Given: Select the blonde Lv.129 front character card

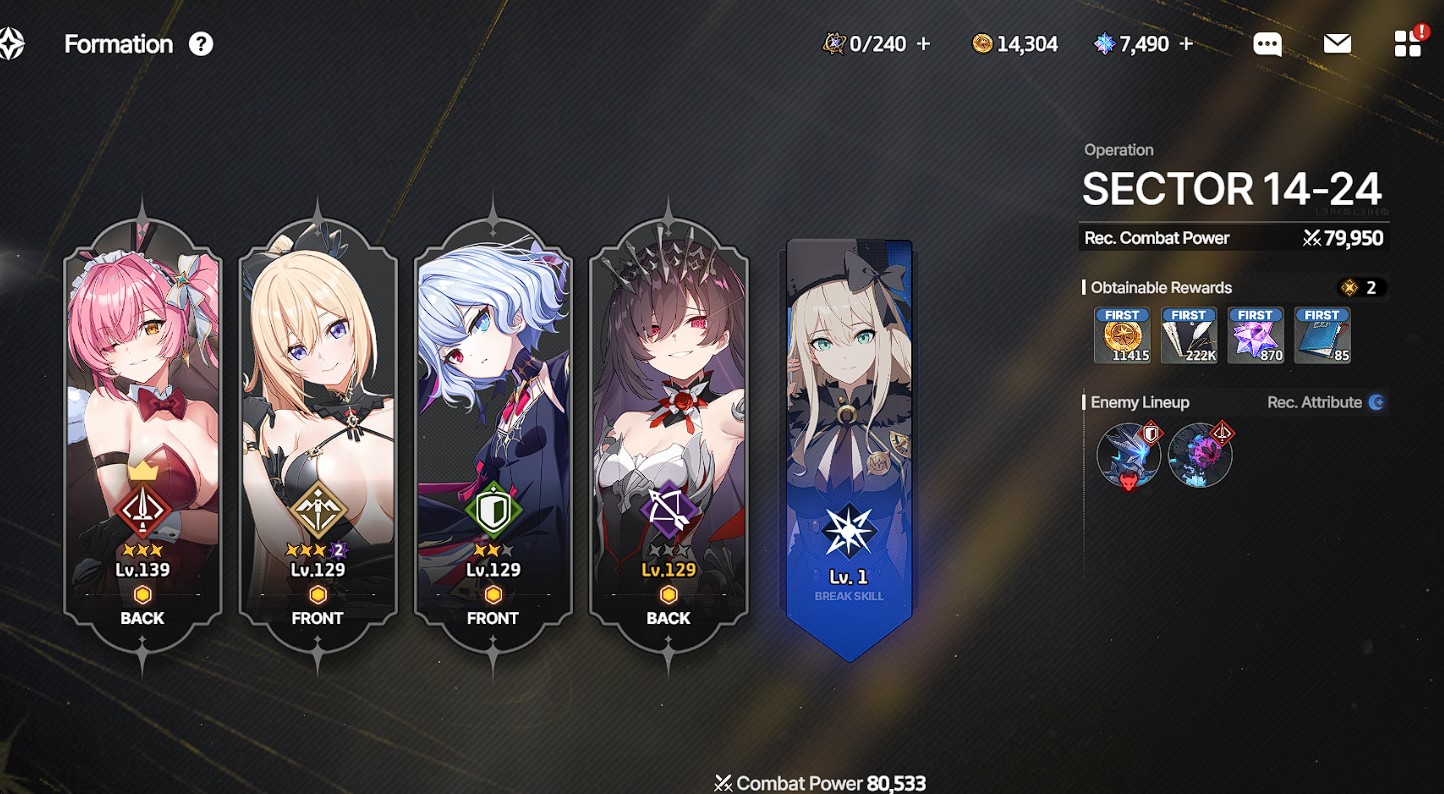Looking at the screenshot, I should [x=318, y=420].
